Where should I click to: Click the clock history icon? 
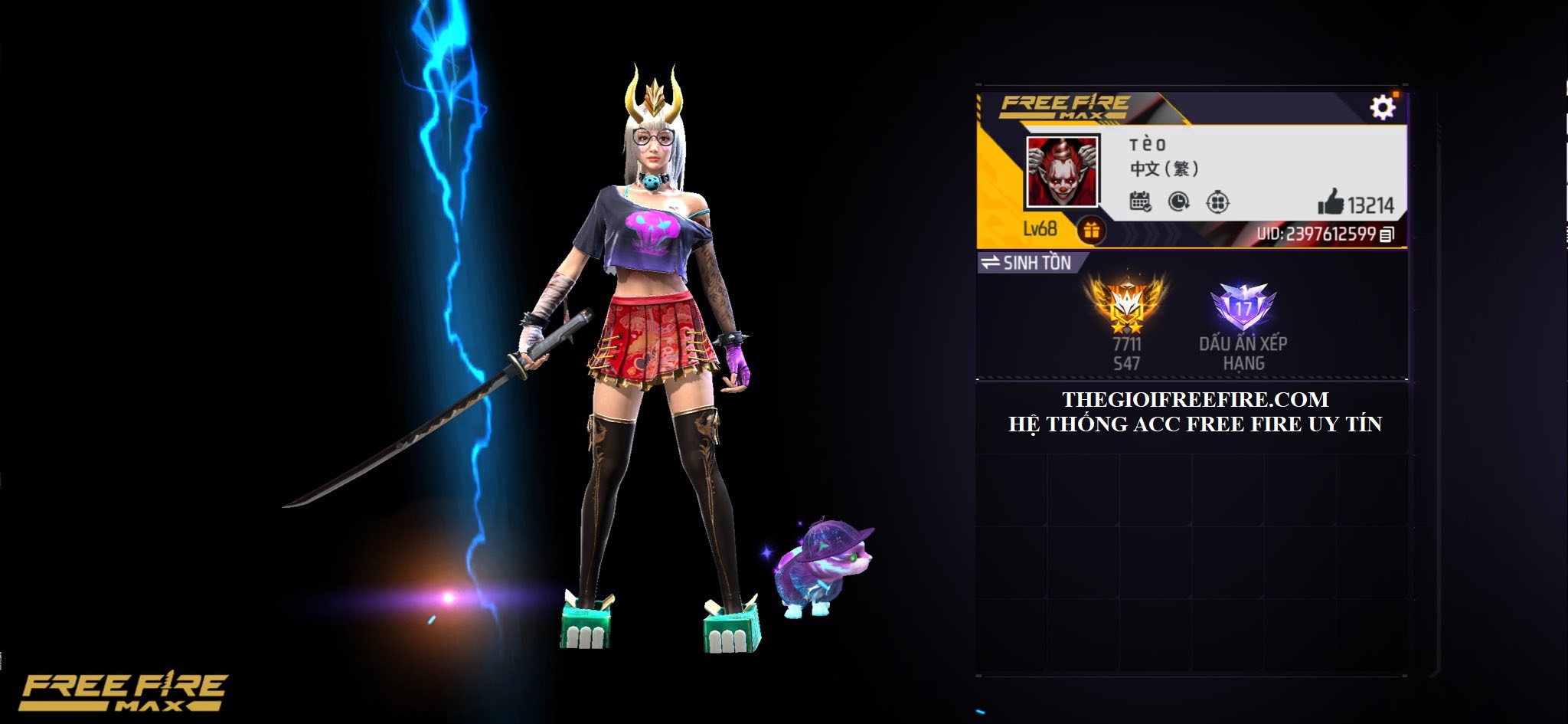[x=1179, y=202]
